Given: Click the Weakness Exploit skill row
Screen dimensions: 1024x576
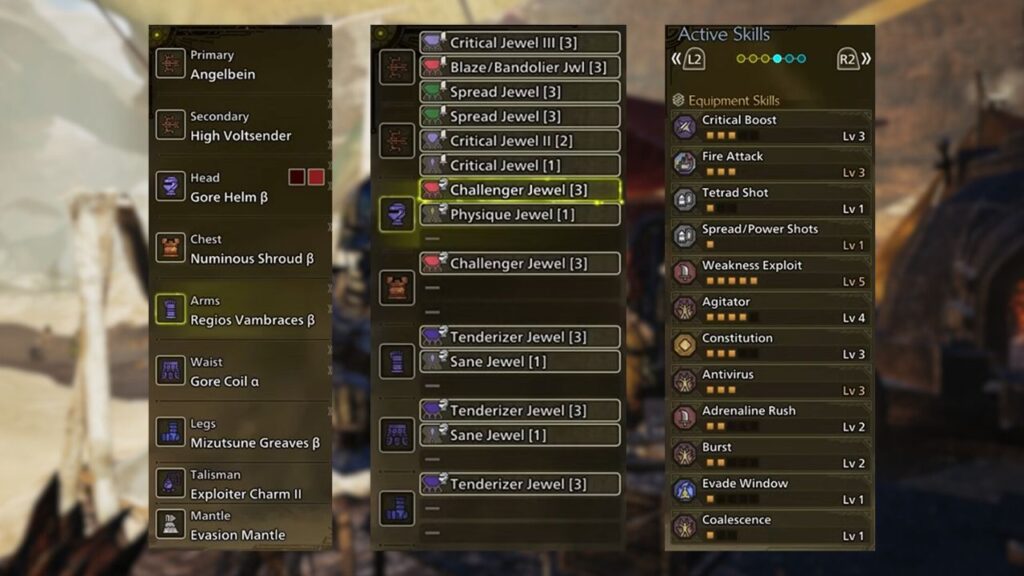Looking at the screenshot, I should pos(769,273).
